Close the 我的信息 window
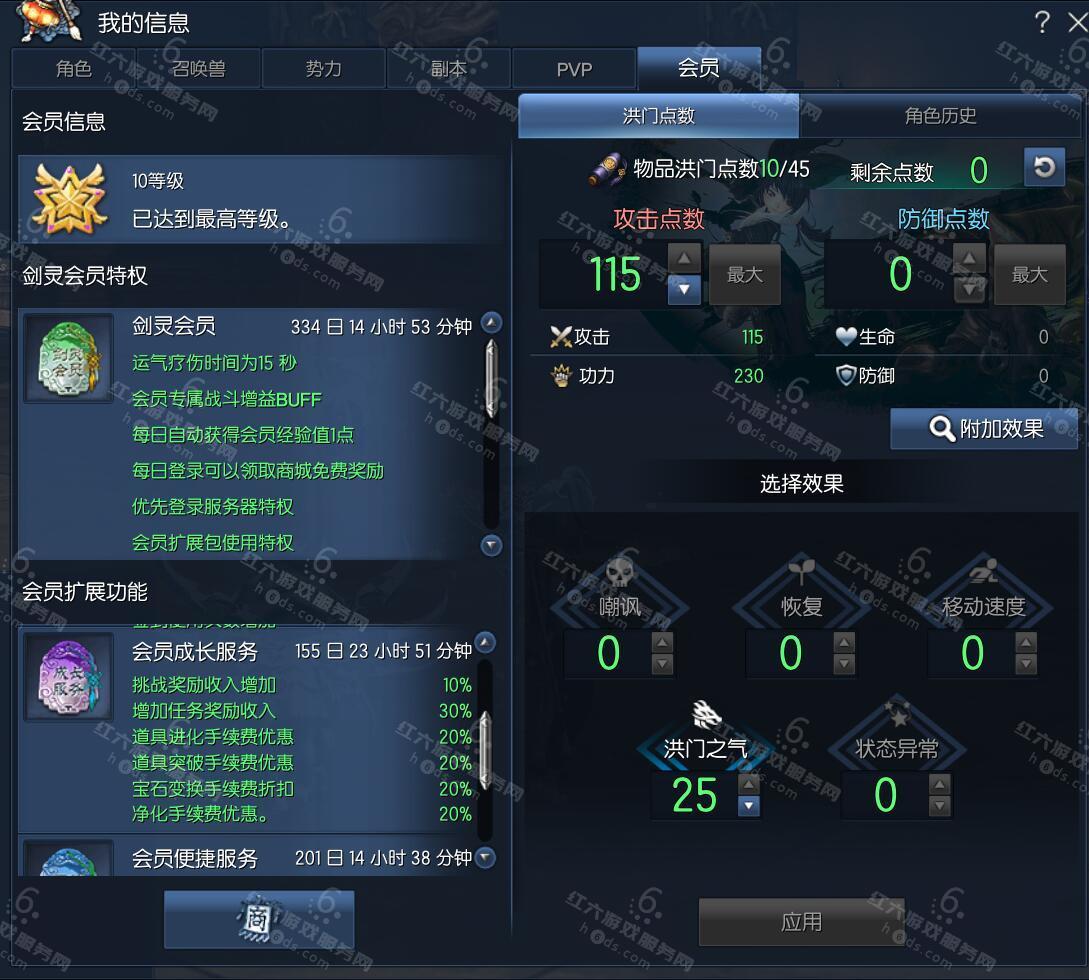Image resolution: width=1089 pixels, height=980 pixels. 1076,22
